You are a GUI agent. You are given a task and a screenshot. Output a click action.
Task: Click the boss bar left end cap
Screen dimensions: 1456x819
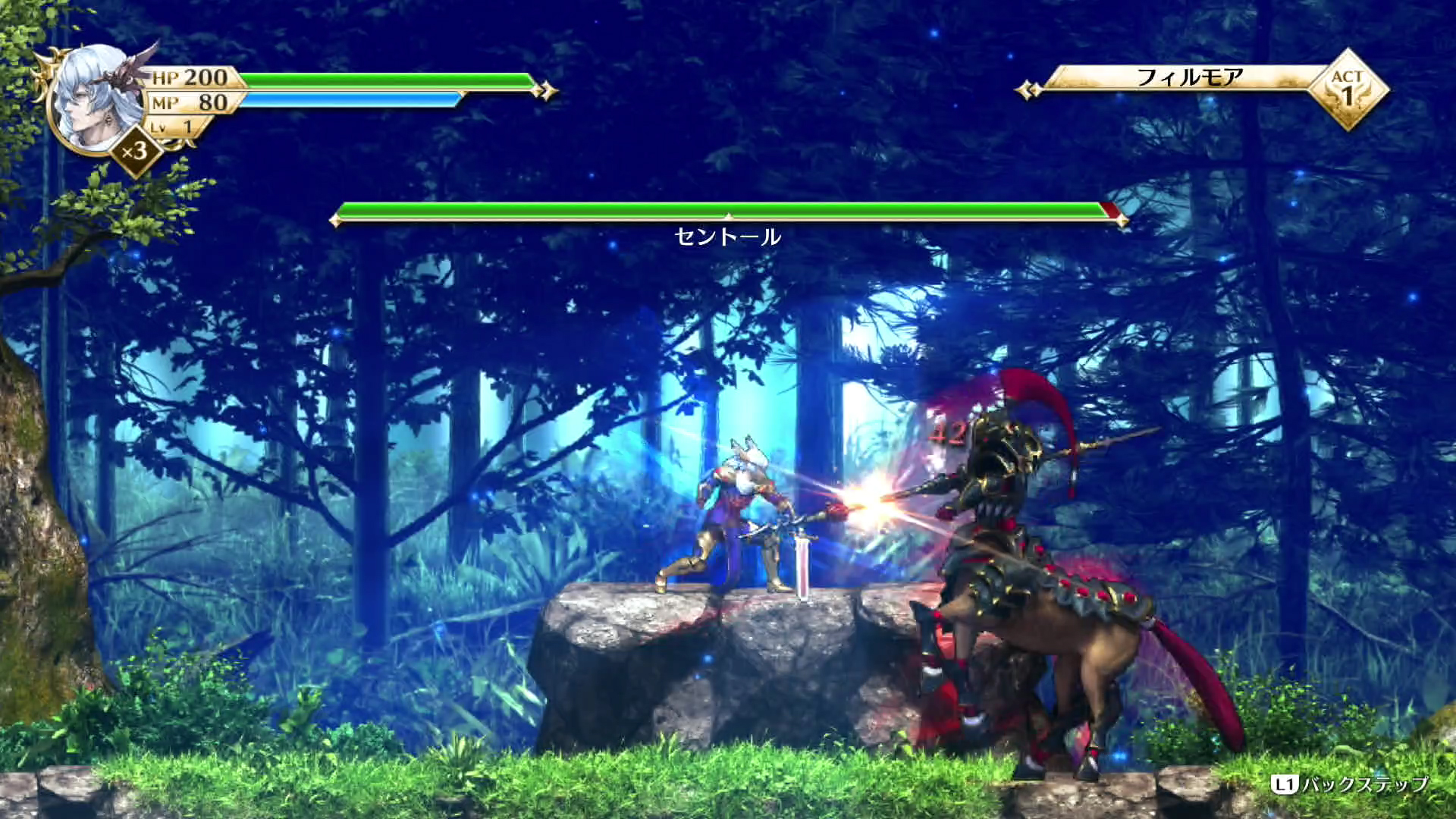335,220
